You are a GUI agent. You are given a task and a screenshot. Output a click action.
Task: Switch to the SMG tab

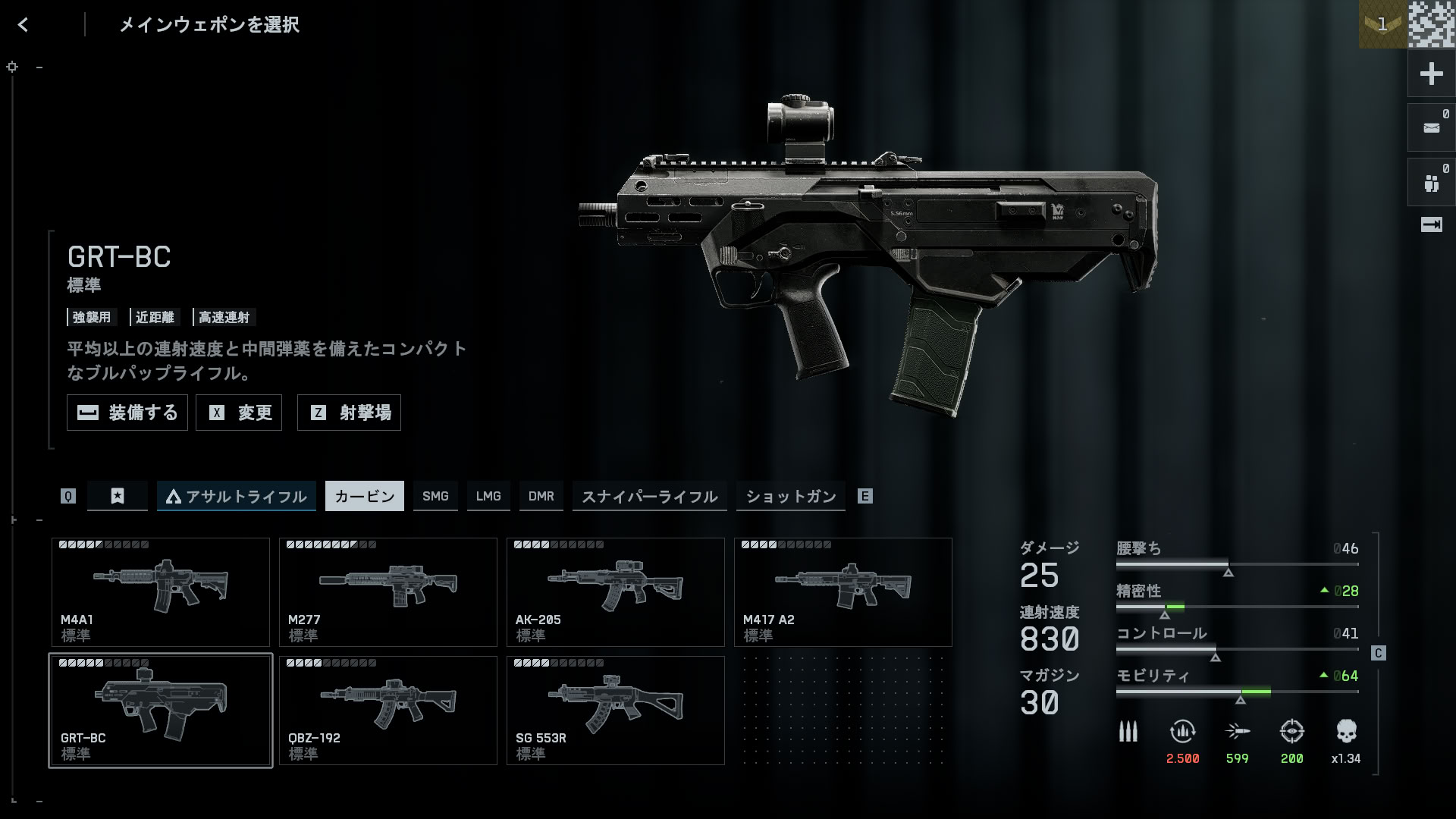pyautogui.click(x=435, y=496)
